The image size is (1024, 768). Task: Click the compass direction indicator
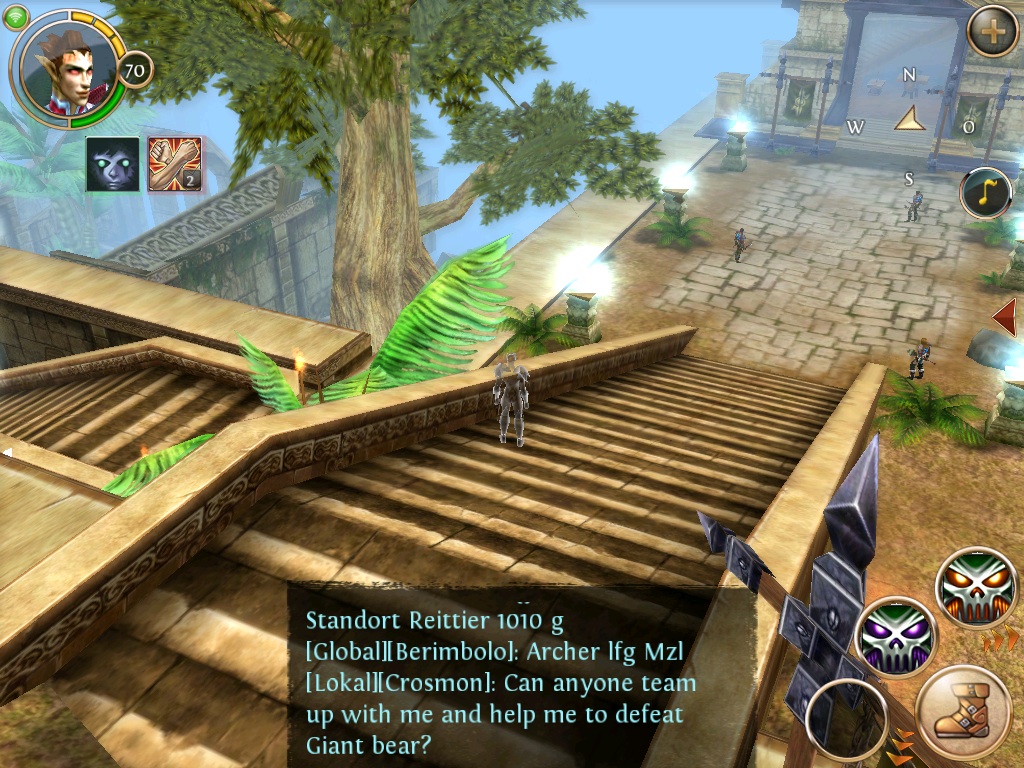click(x=910, y=121)
